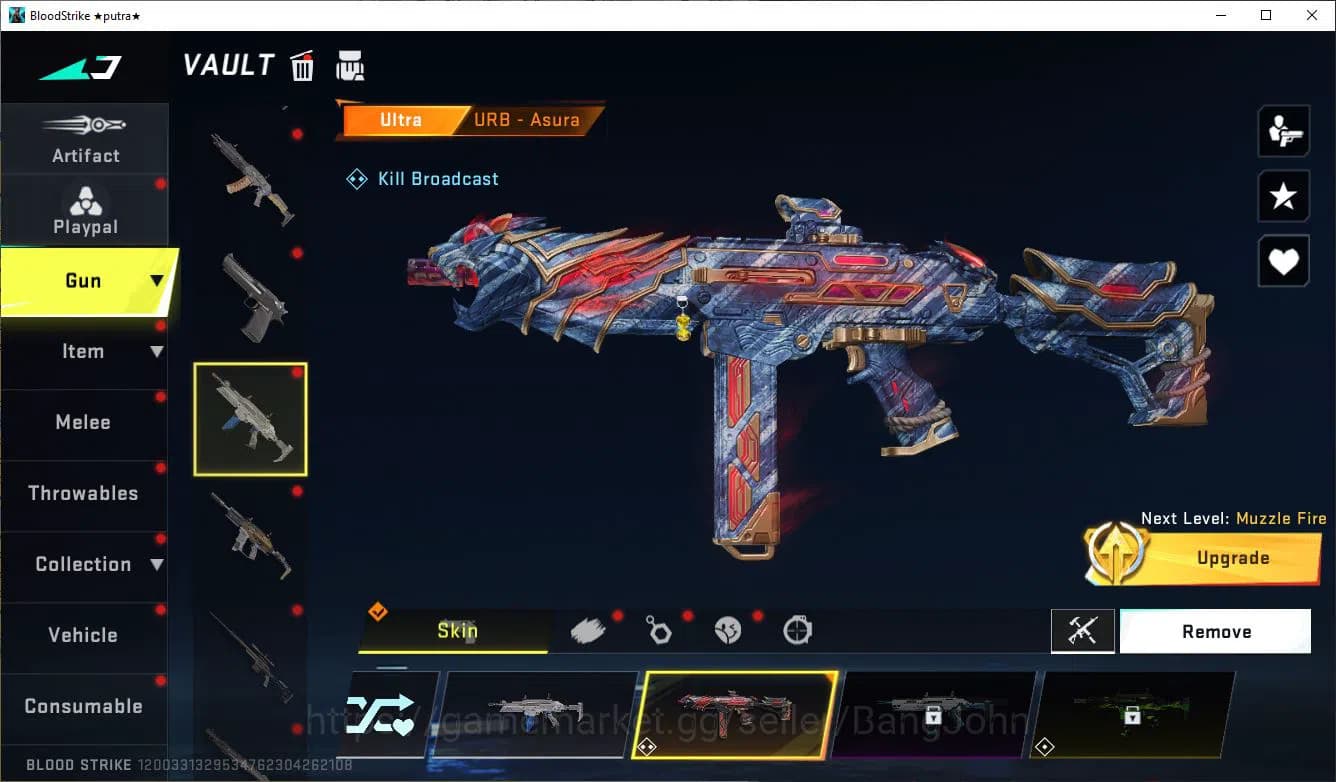Toggle the heart like button
This screenshot has width=1336, height=782.
pos(1283,261)
